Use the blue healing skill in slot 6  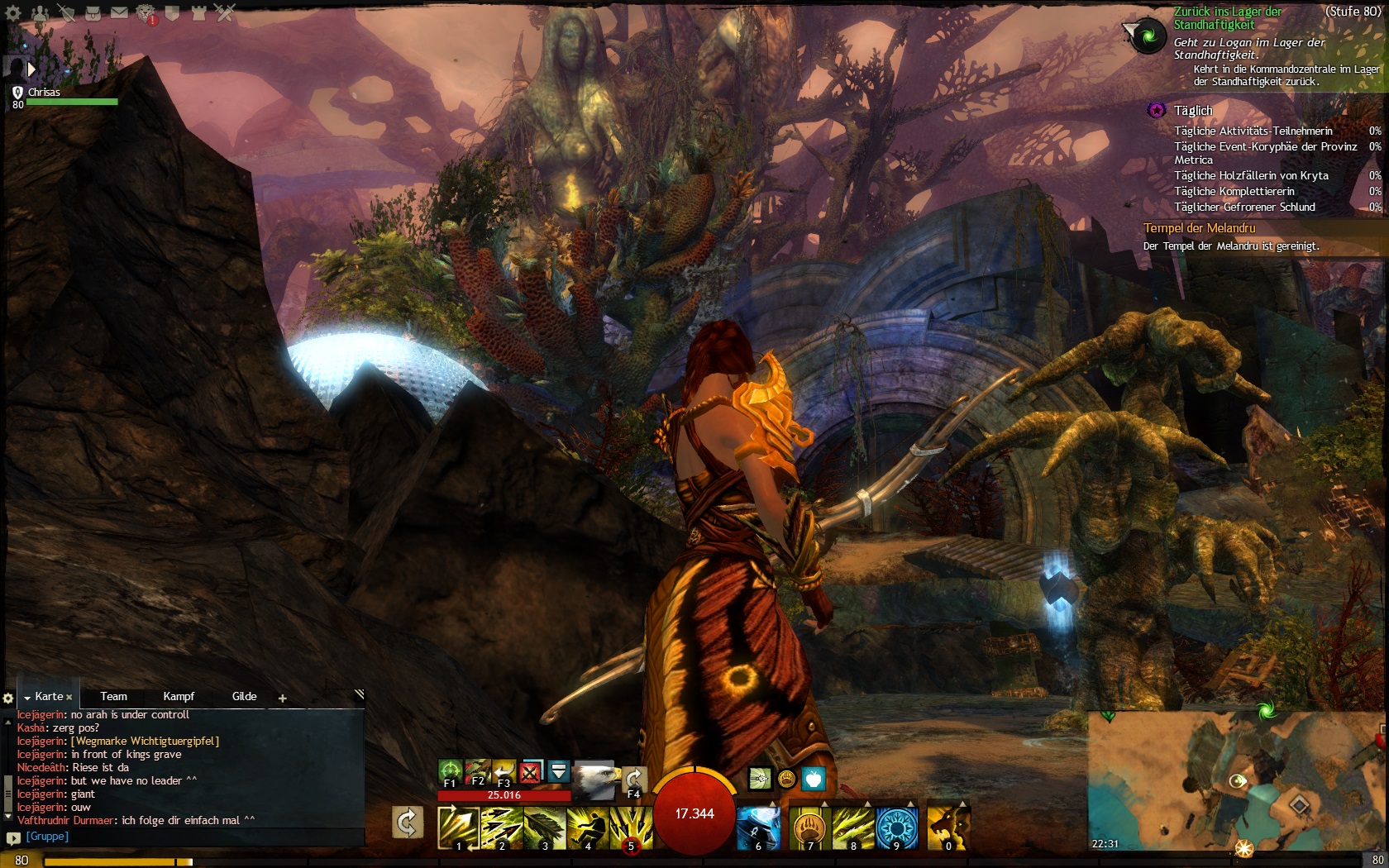point(758,827)
